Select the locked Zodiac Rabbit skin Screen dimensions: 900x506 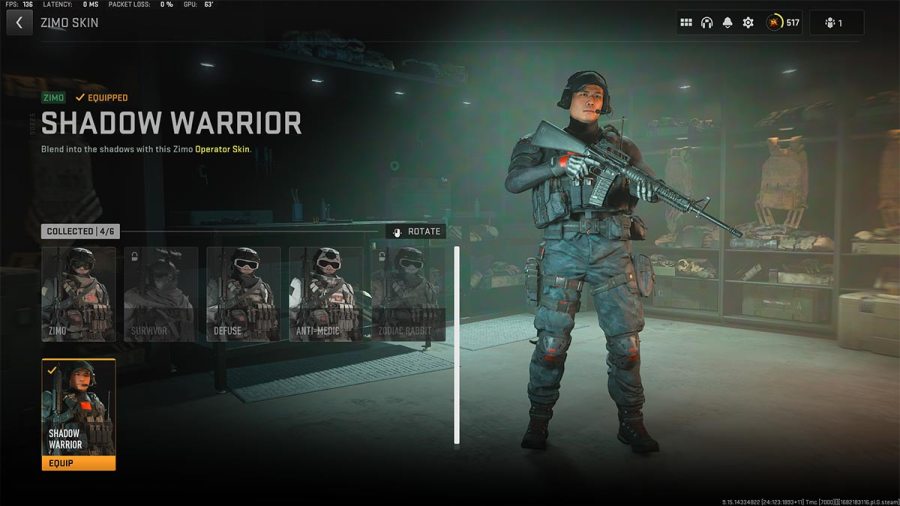pyautogui.click(x=408, y=294)
